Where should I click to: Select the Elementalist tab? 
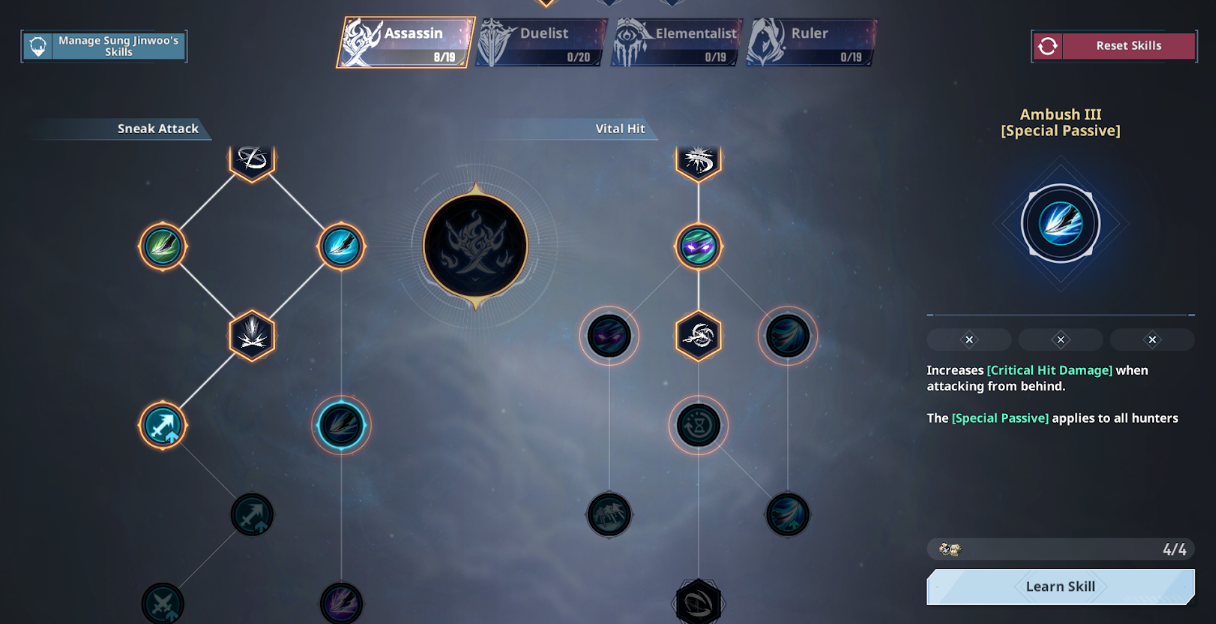677,42
